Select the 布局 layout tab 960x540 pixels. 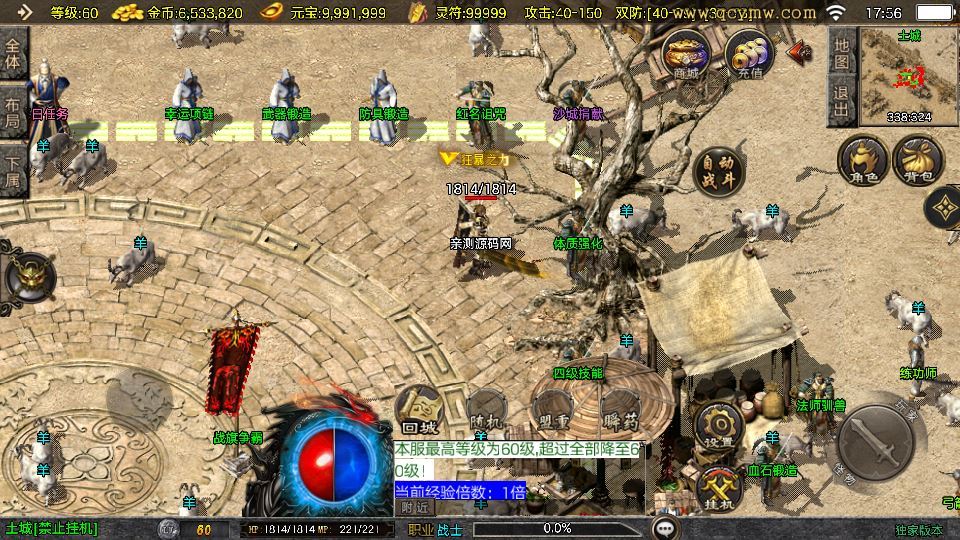(13, 114)
